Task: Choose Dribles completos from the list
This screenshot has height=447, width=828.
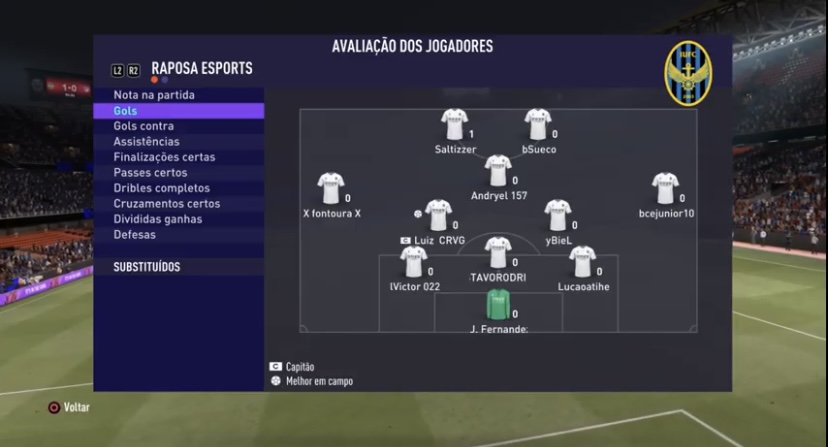Action: (x=161, y=188)
